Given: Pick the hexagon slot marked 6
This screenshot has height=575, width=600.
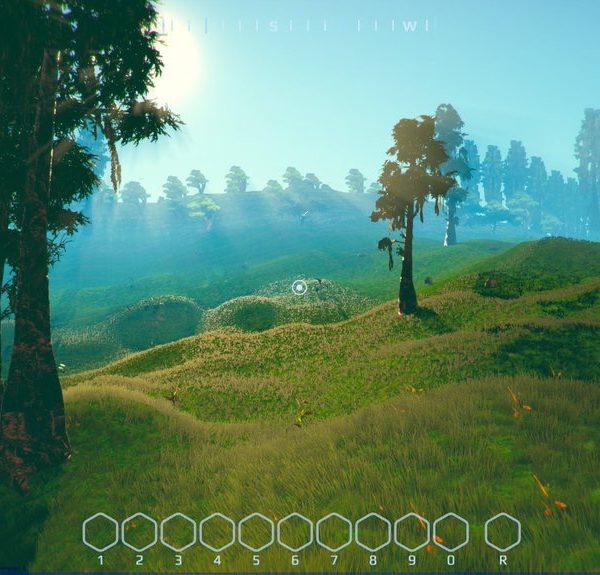Looking at the screenshot, I should tap(295, 532).
